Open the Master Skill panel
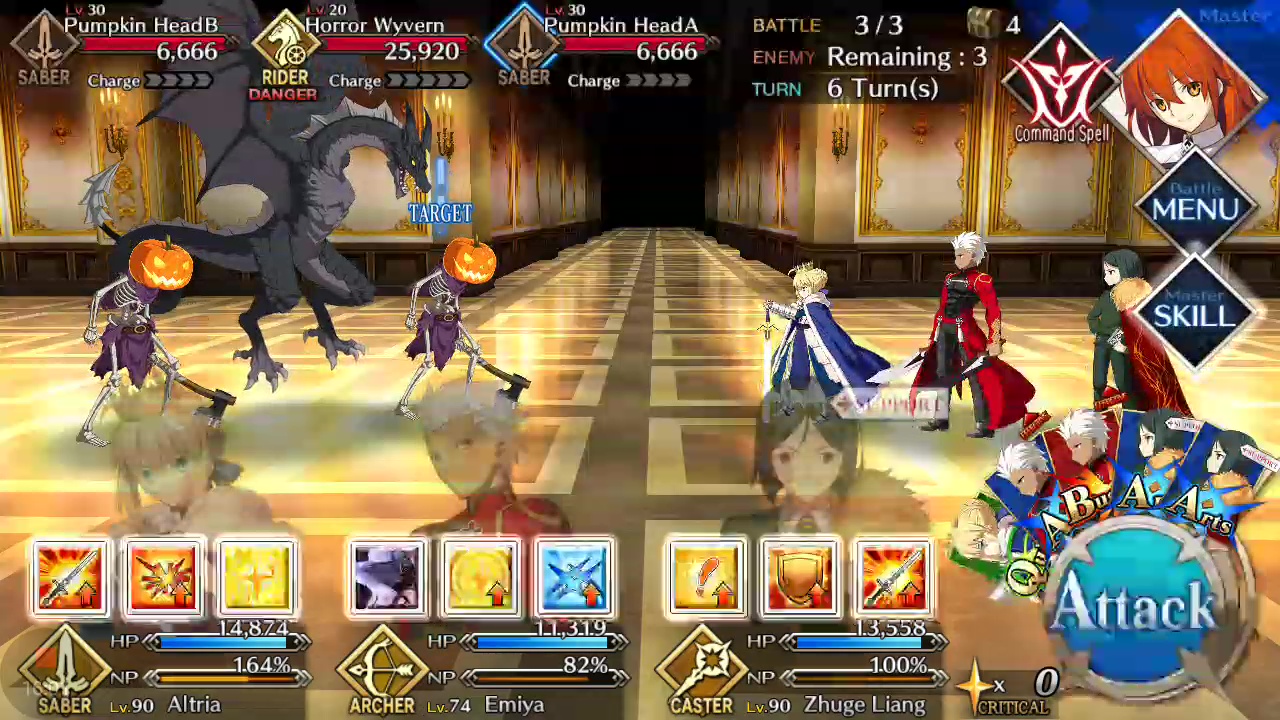 pos(1196,311)
